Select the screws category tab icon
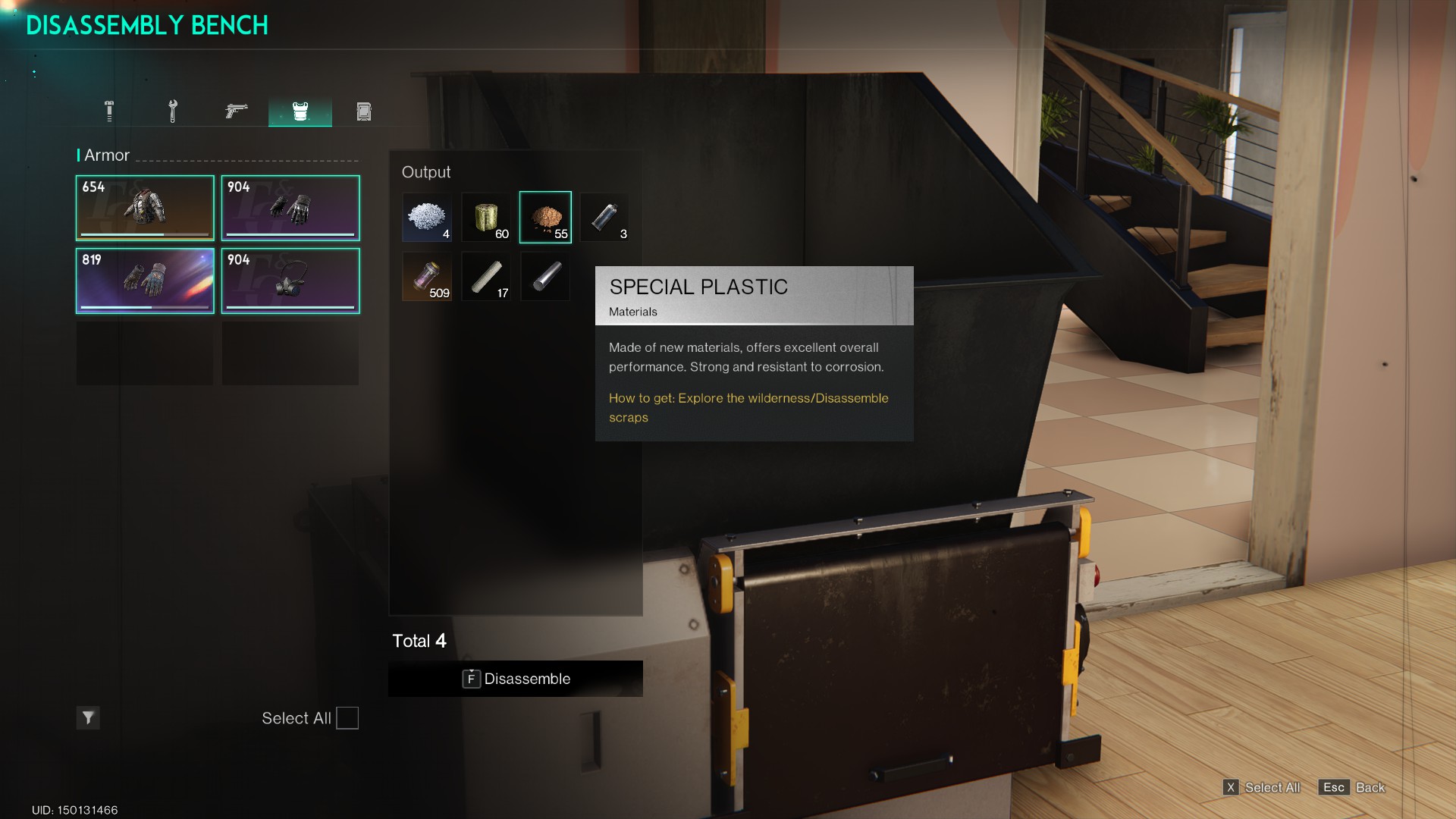 (108, 111)
